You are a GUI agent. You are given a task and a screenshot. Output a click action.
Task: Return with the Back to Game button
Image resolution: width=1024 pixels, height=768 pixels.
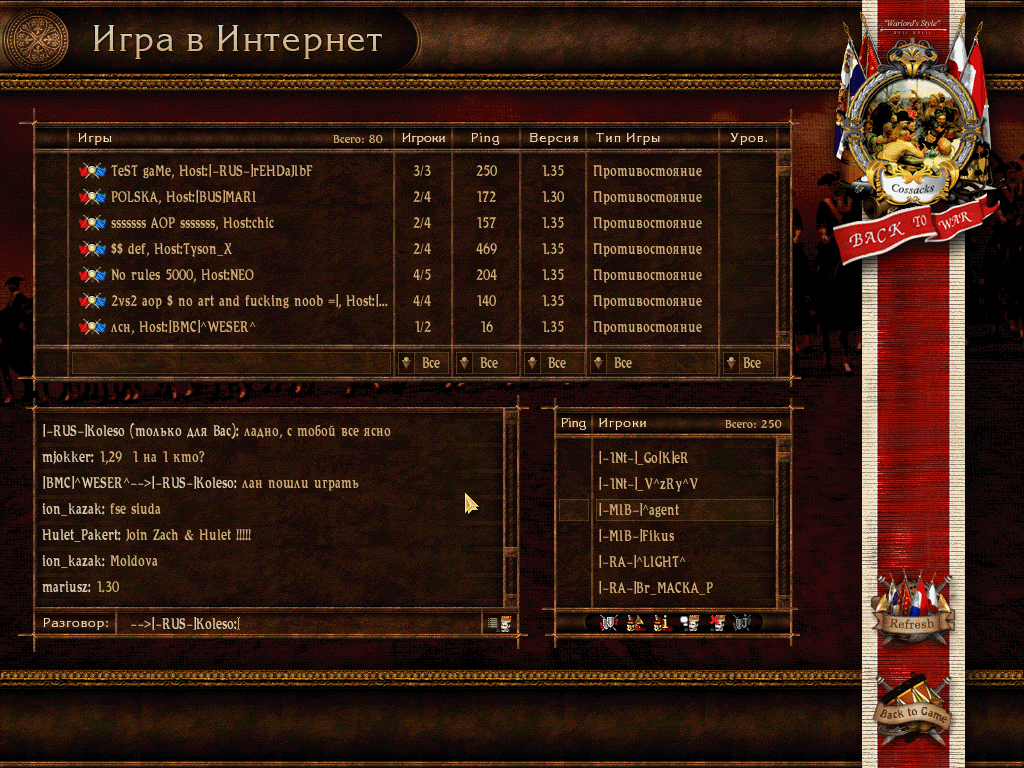point(911,712)
